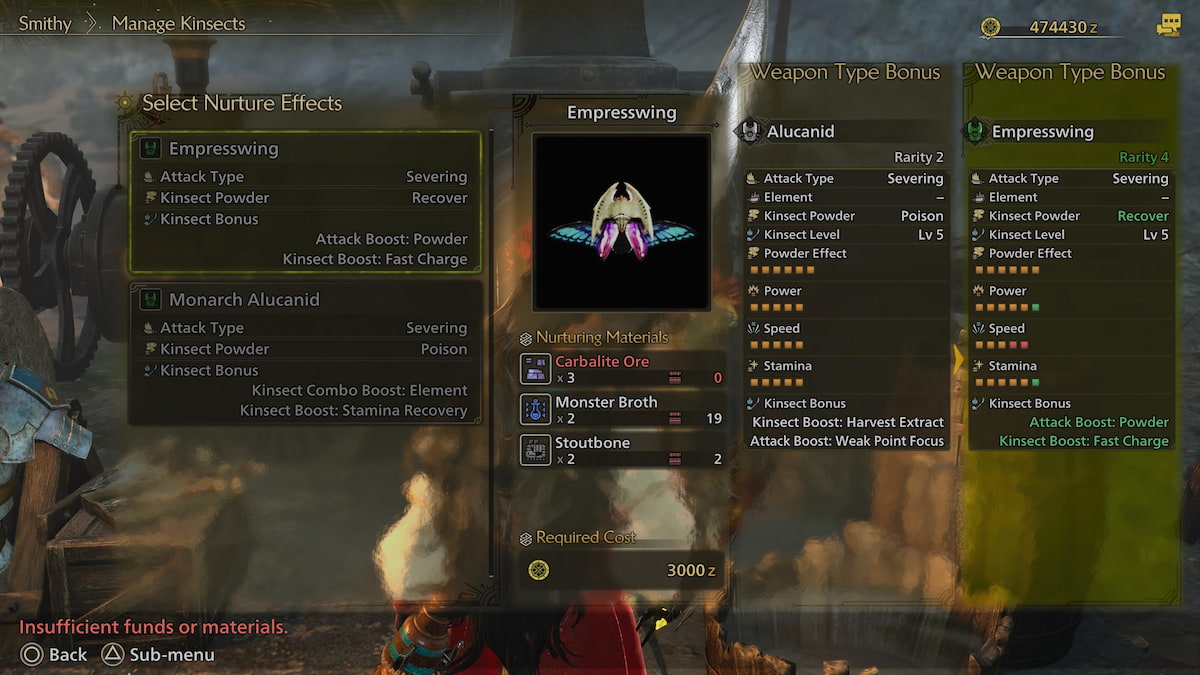Open the chat notification icon
1200x675 pixels.
point(1168,27)
